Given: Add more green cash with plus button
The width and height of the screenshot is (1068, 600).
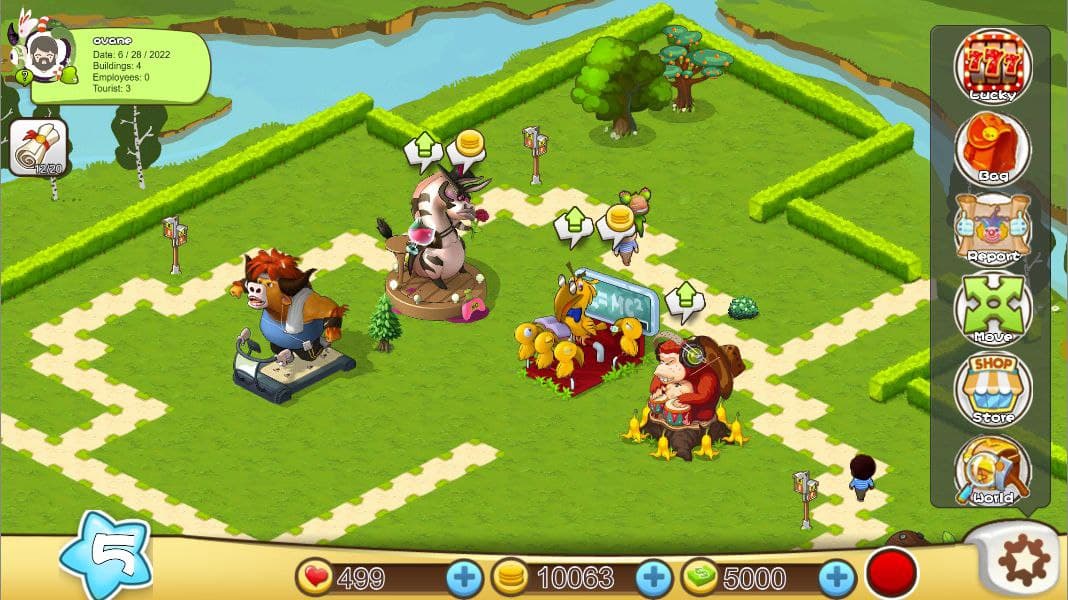Looking at the screenshot, I should 837,578.
